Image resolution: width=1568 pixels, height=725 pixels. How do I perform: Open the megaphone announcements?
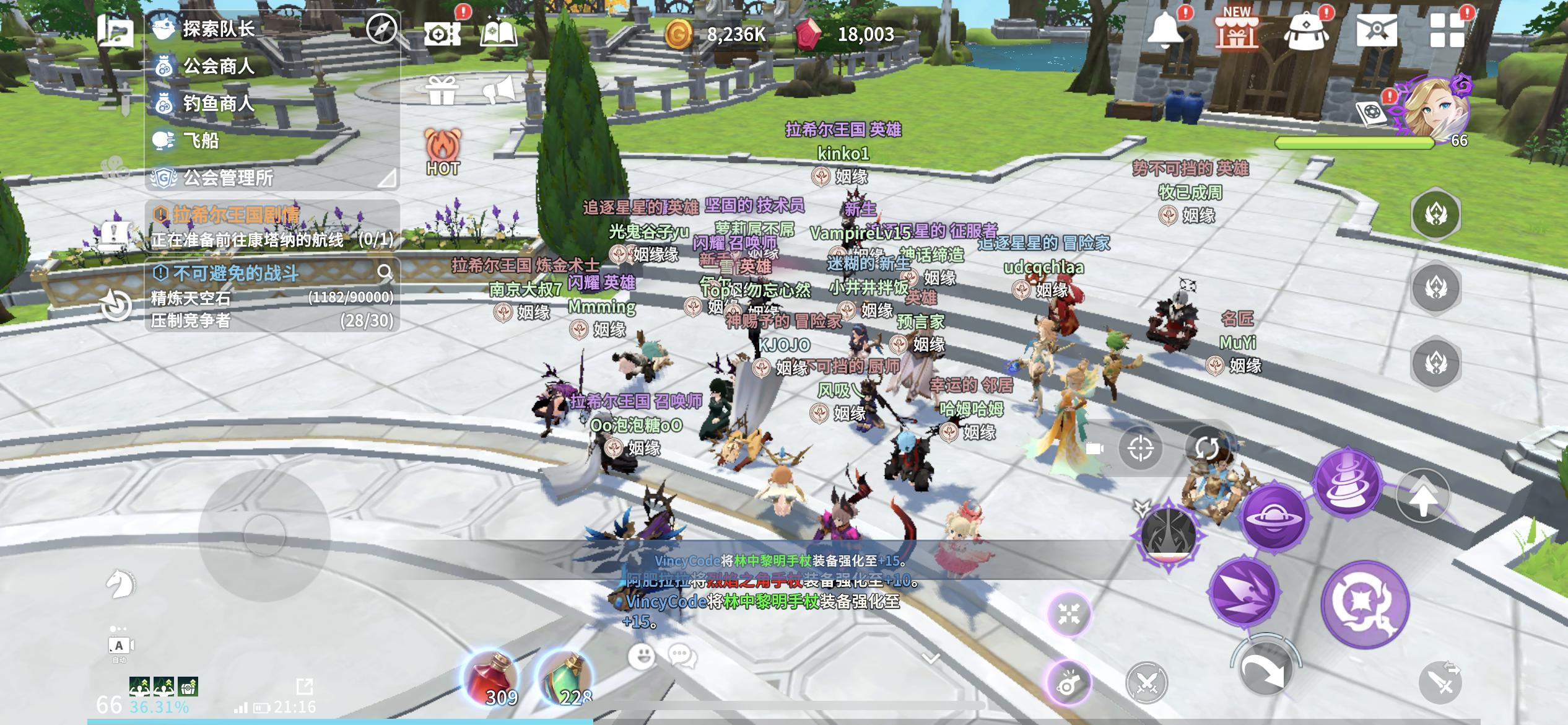tap(499, 91)
